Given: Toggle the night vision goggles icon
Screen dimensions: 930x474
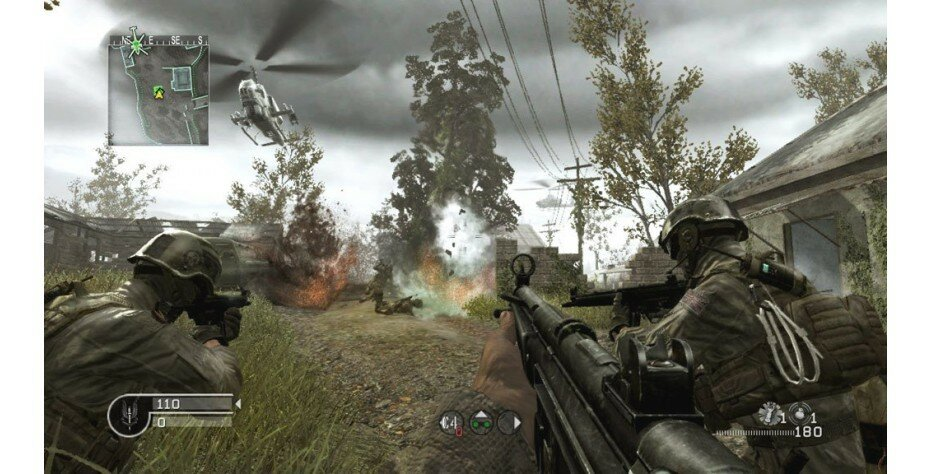Looking at the screenshot, I should pos(480,422).
